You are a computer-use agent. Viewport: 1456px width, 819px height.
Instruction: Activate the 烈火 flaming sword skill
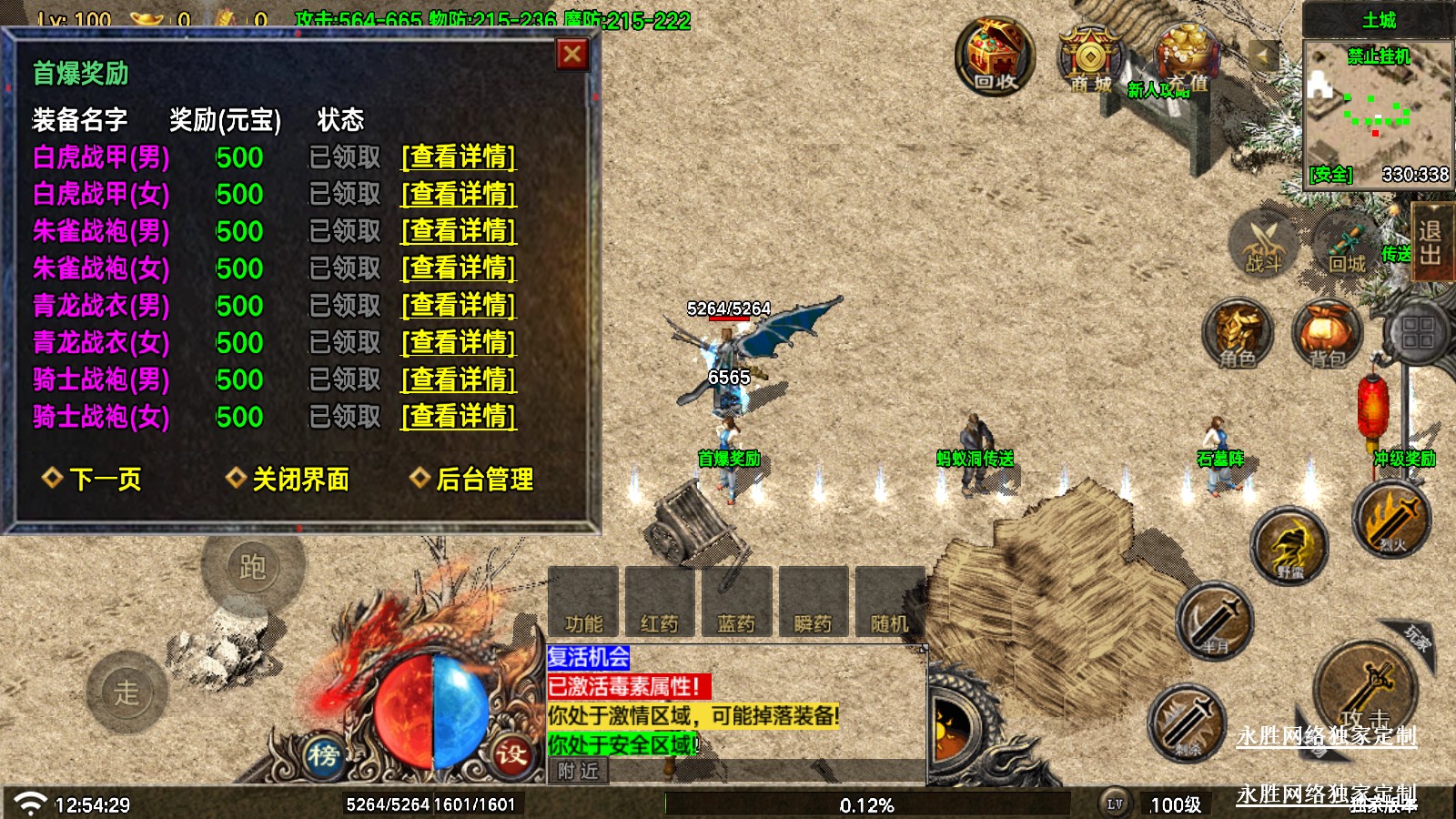click(1390, 519)
